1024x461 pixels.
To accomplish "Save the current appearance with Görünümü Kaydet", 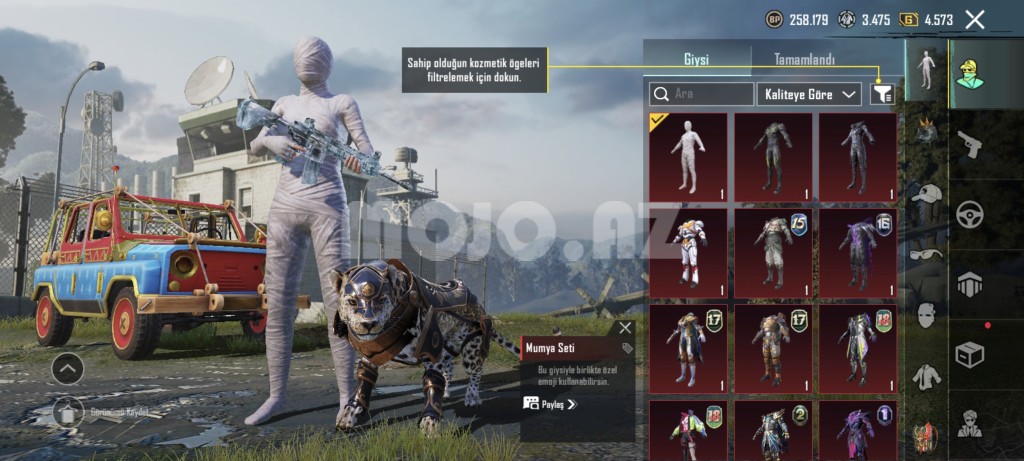I will click(x=68, y=411).
